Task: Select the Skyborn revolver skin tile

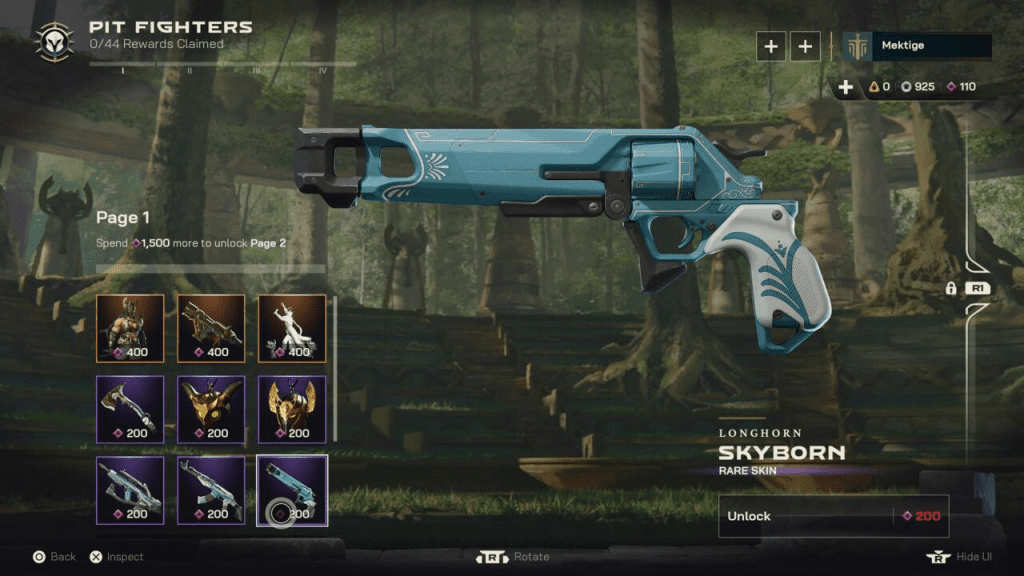Action: 292,489
